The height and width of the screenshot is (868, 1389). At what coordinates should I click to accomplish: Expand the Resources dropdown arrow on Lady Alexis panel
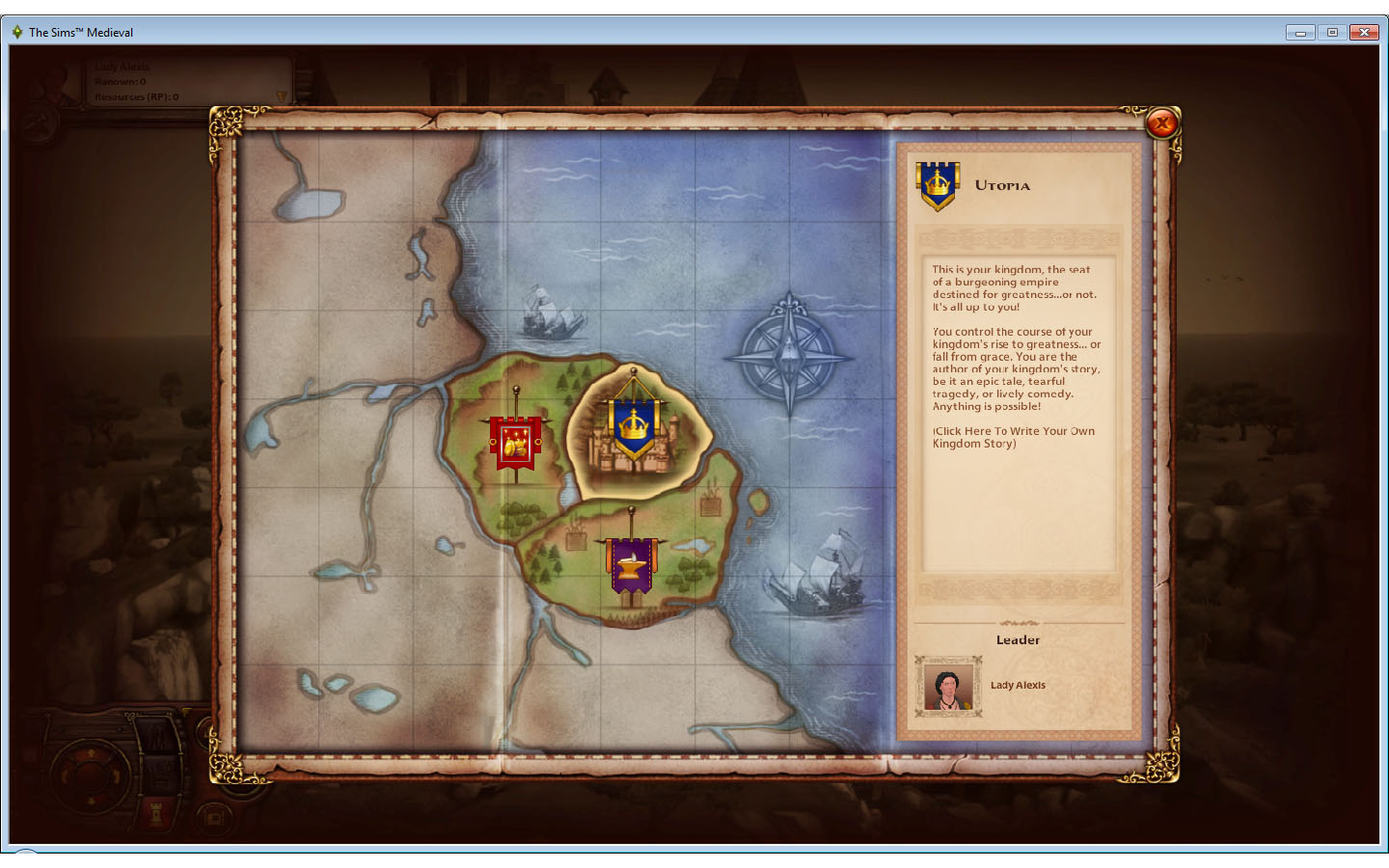281,95
